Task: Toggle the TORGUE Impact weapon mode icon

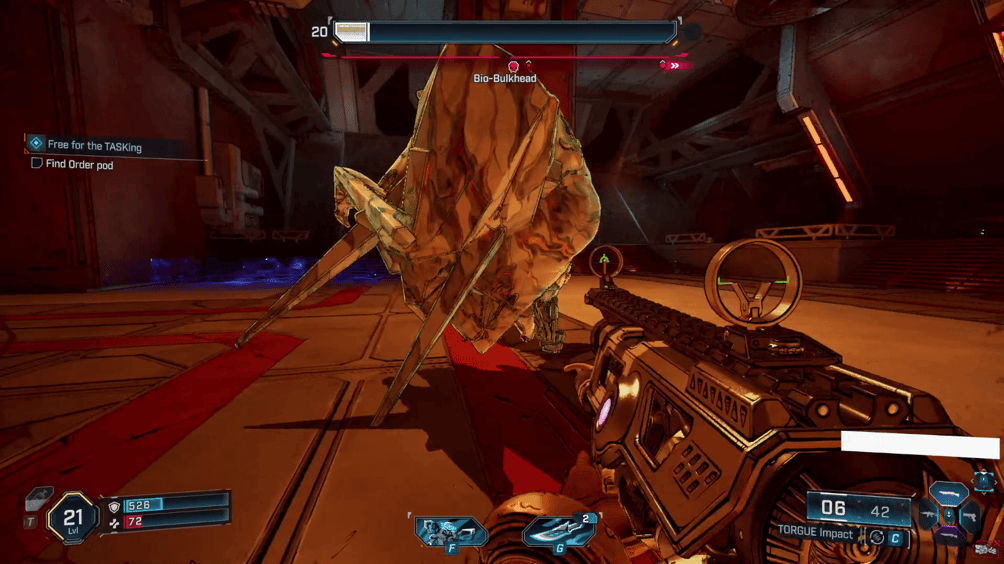Action: coord(876,536)
